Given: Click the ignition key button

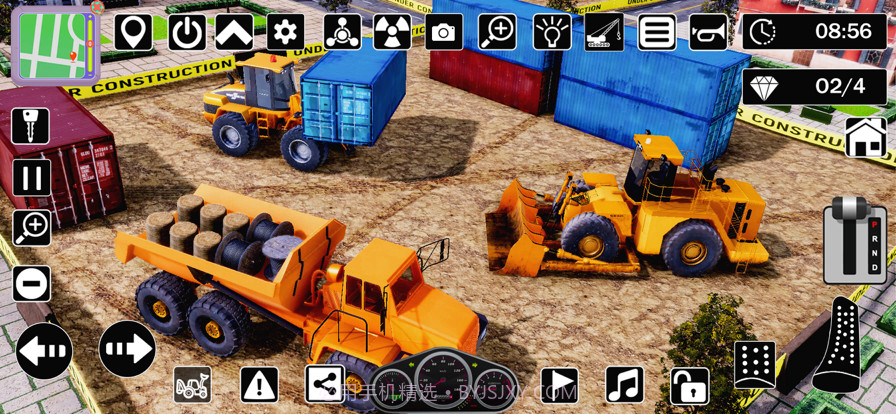Looking at the screenshot, I should pos(31,126).
